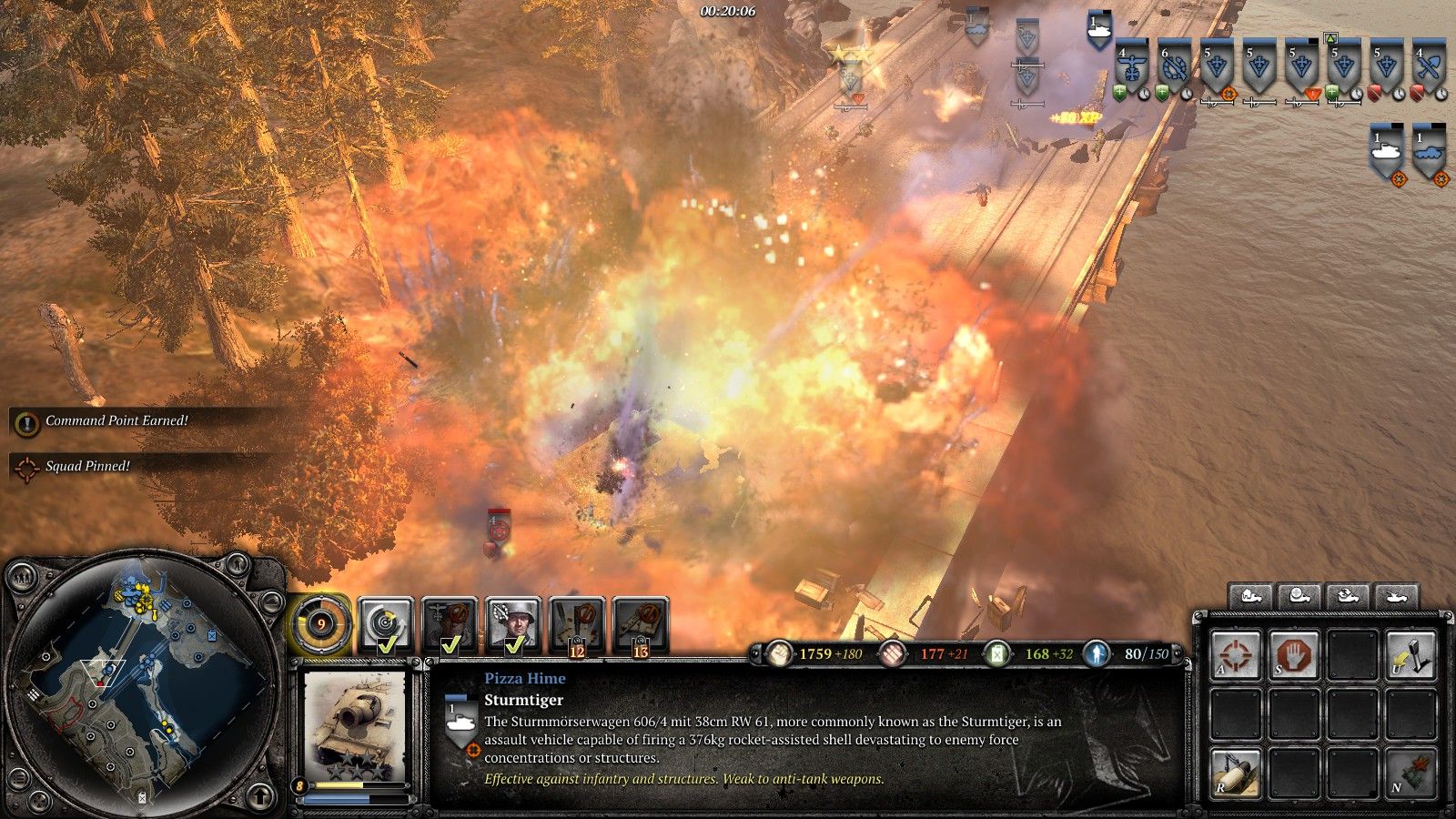Screen dimensions: 1456x819
Task: Open the commander points dial showing 9
Action: (x=320, y=624)
